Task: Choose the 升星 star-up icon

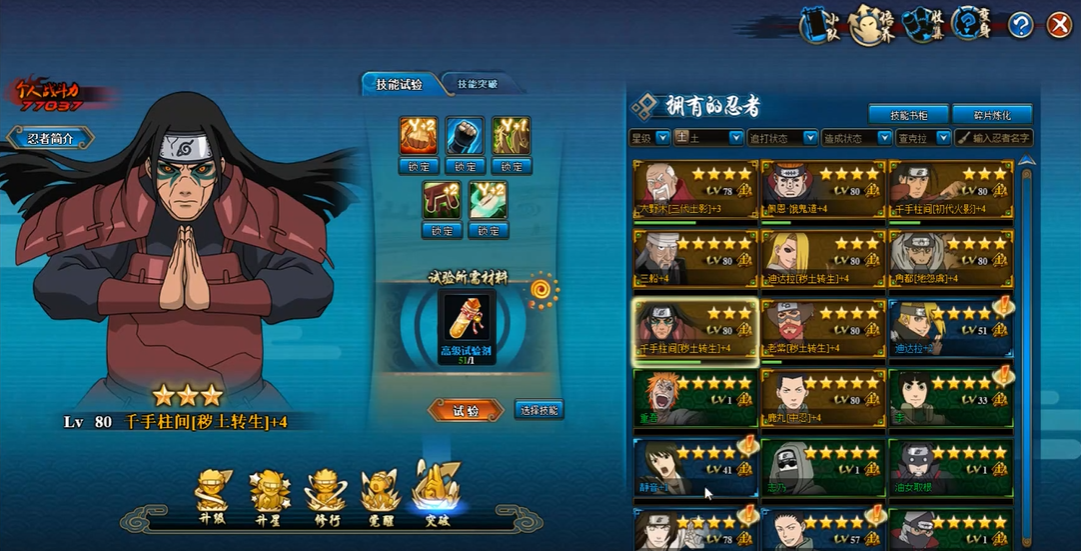Action: click(x=270, y=494)
